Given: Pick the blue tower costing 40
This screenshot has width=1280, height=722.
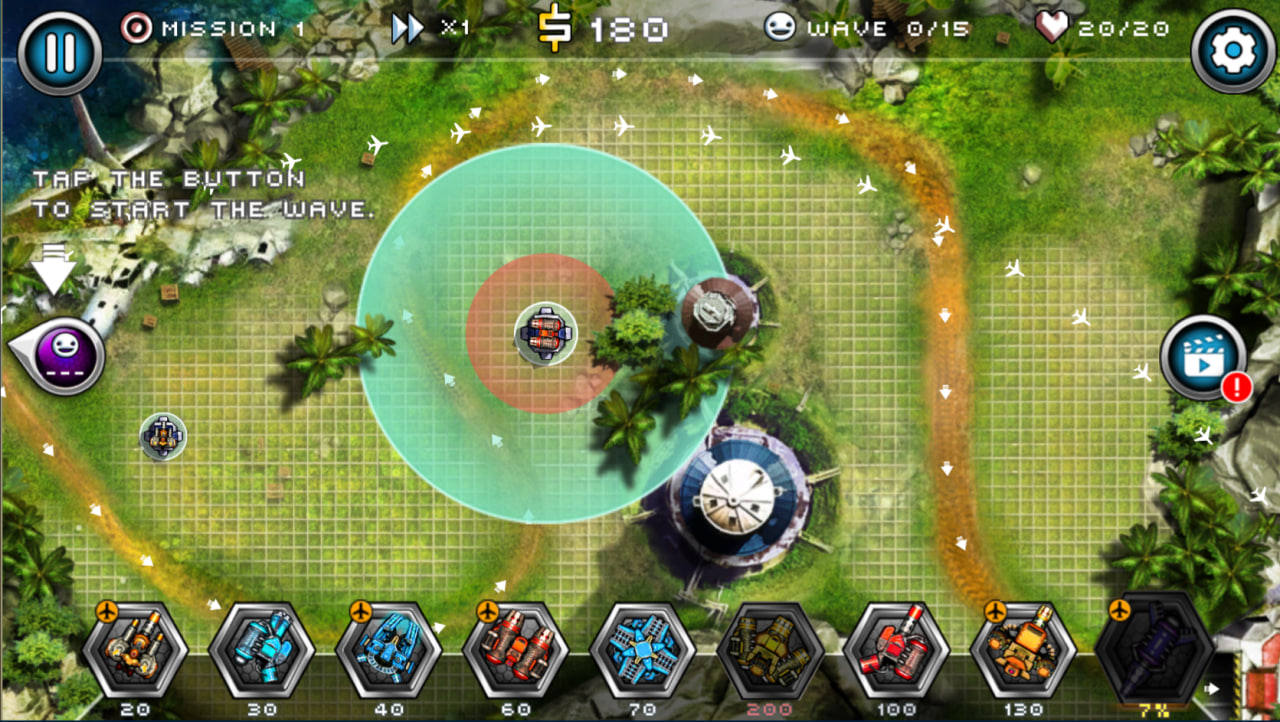Looking at the screenshot, I should coord(388,650).
